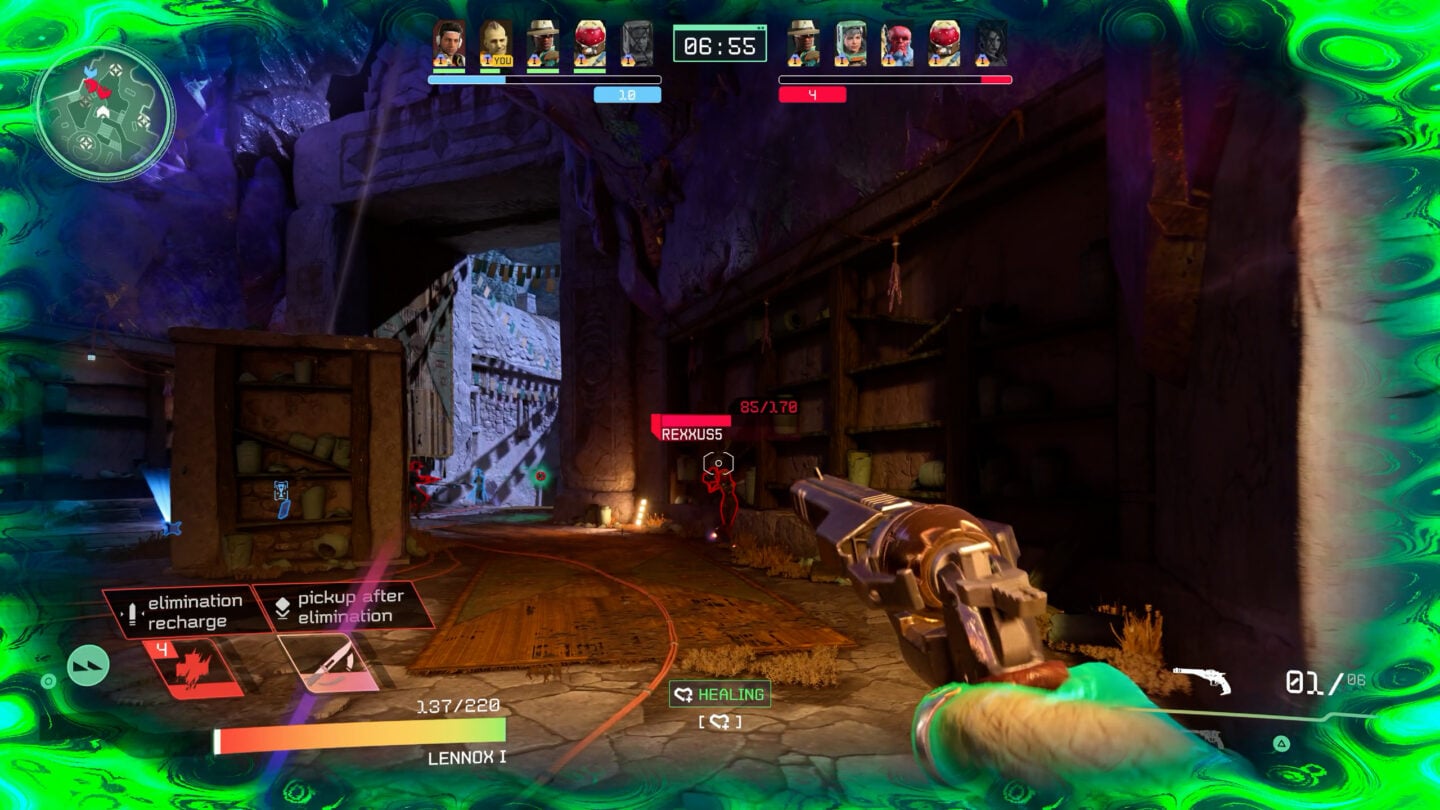This screenshot has height=810, width=1440.
Task: Click your own portrait marked YOU
Action: (495, 44)
